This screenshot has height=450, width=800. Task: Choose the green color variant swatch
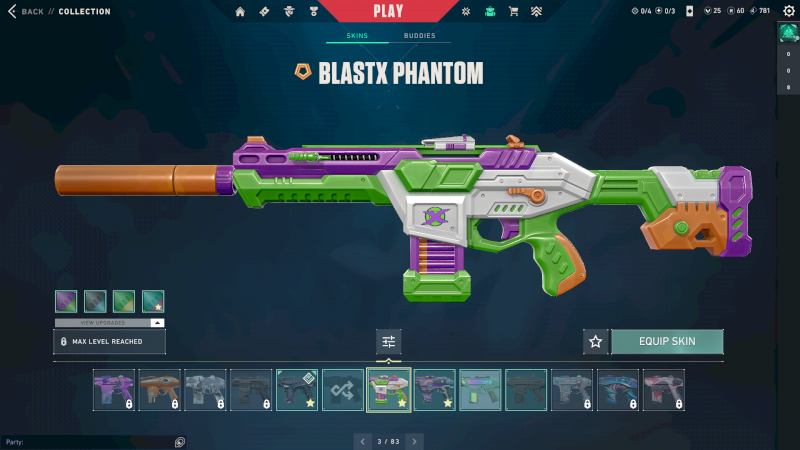124,301
